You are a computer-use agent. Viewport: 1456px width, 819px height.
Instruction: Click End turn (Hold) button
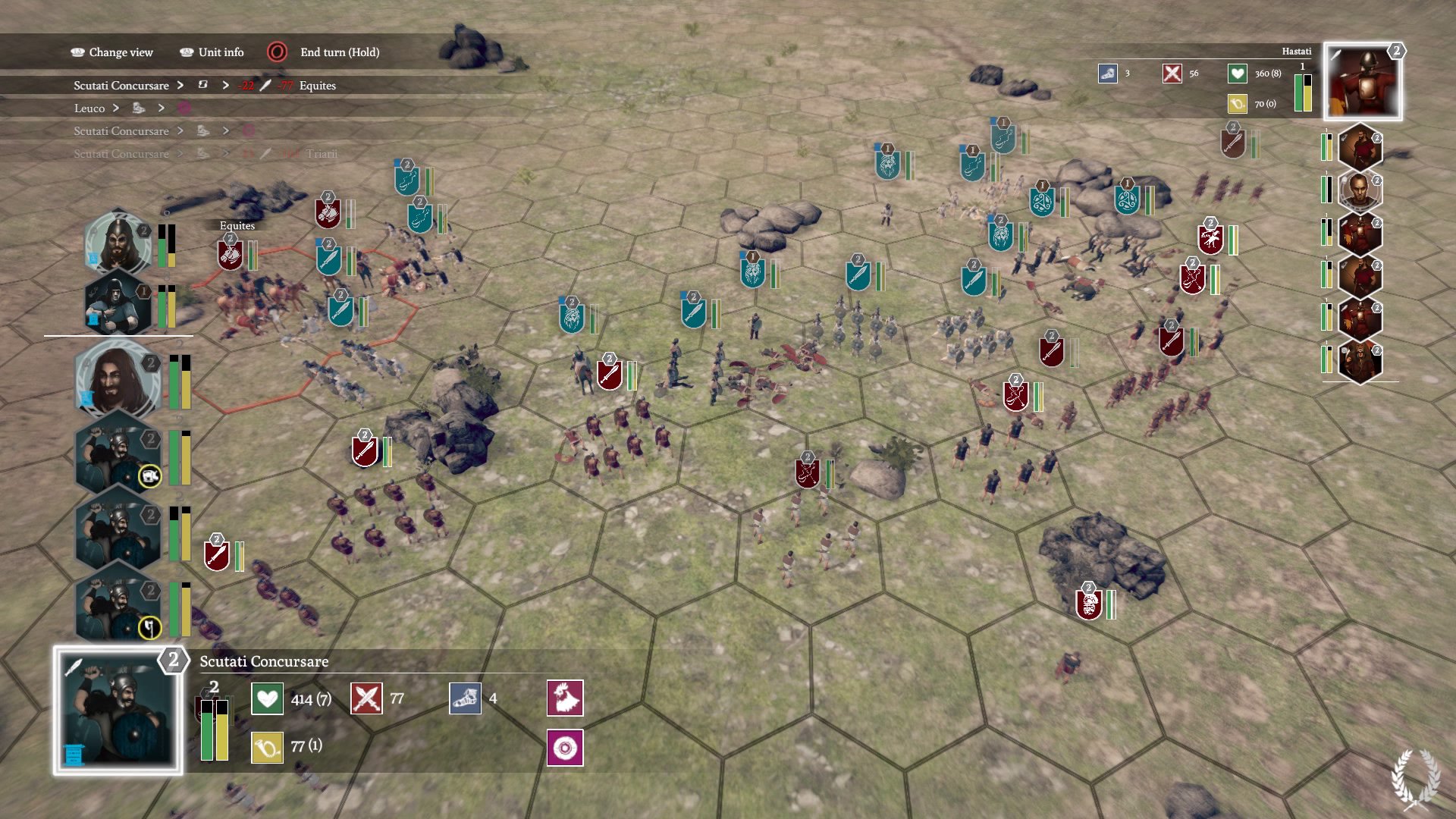click(x=324, y=52)
